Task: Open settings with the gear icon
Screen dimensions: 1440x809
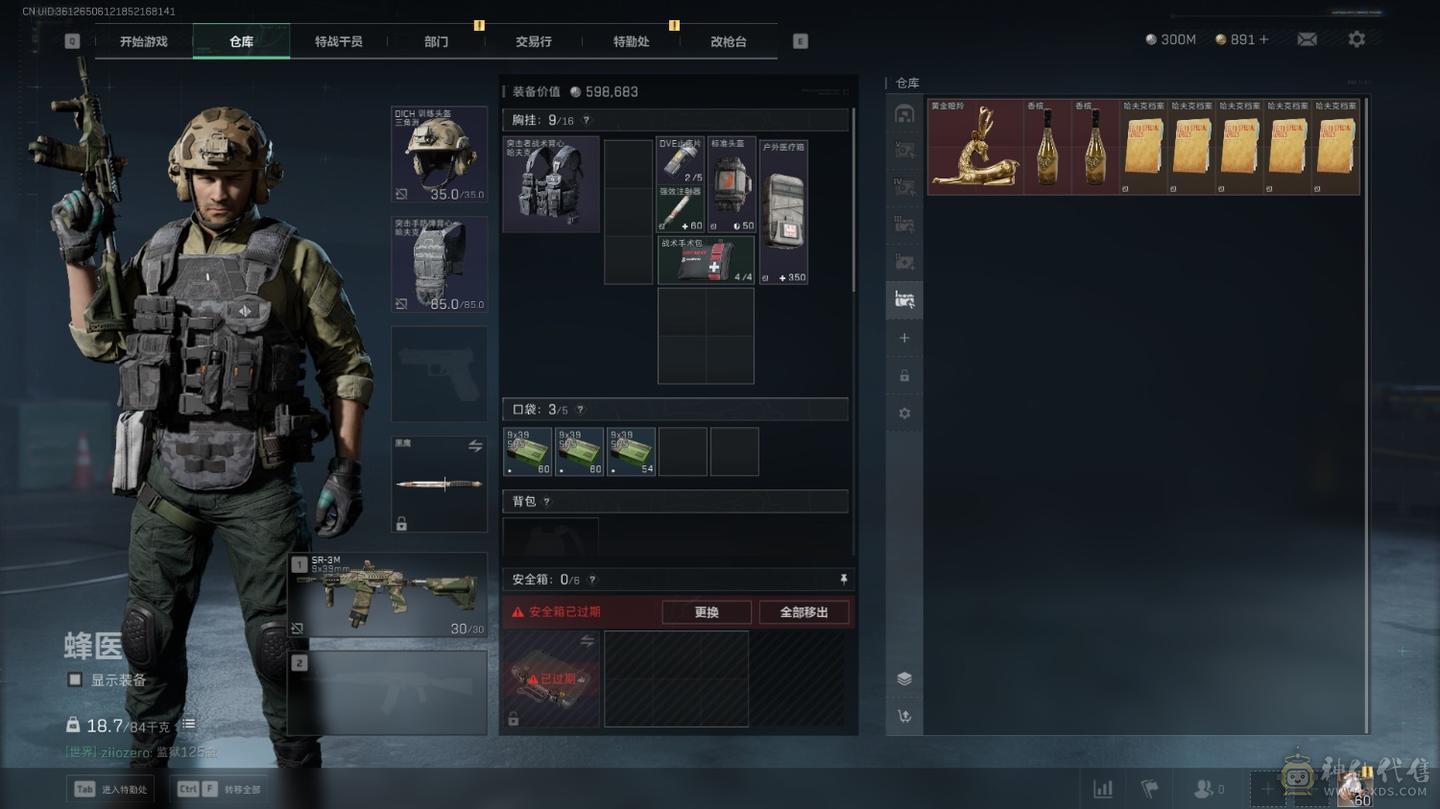Action: pos(1356,39)
